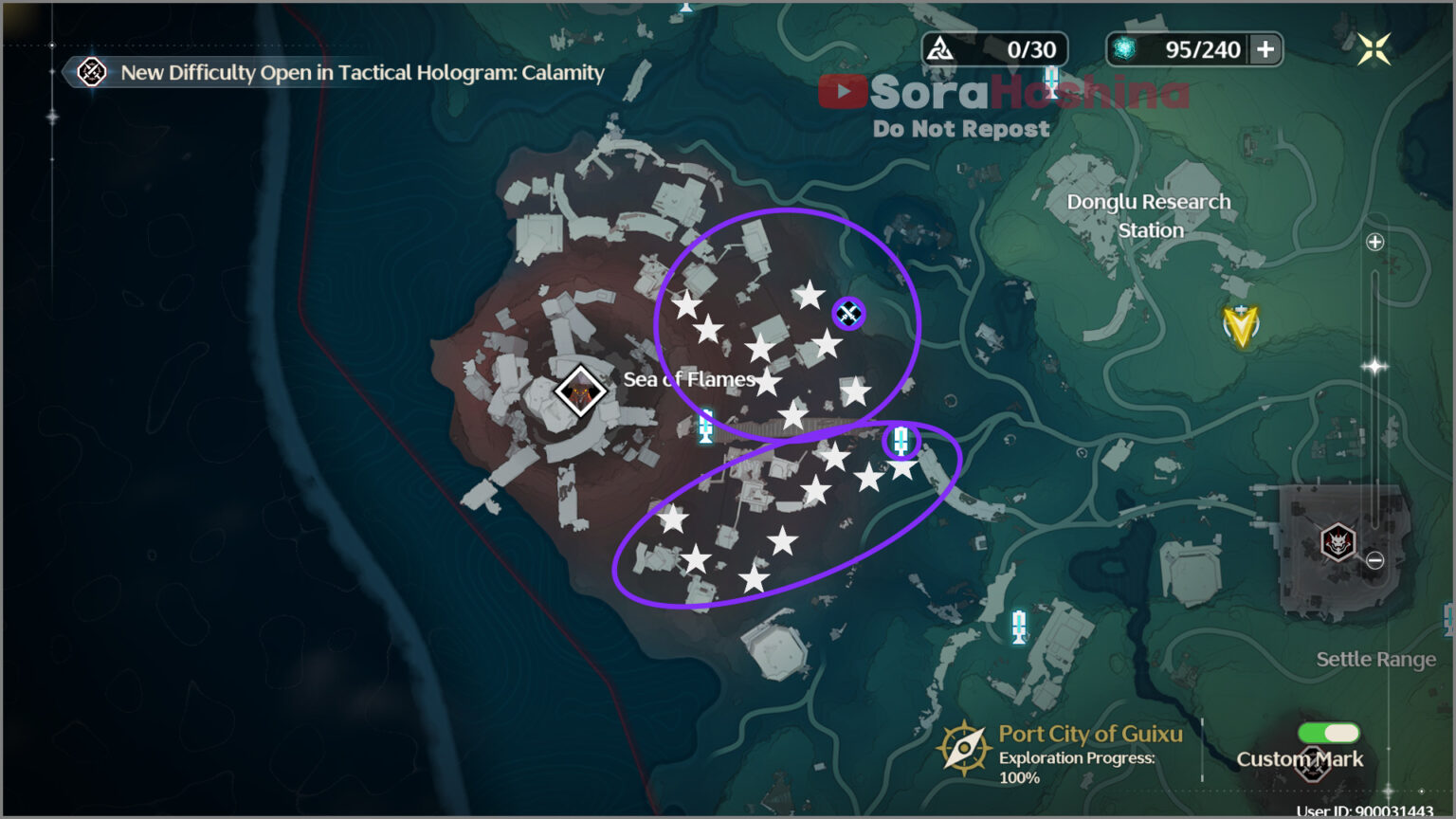Select the Sea of Flames fast travel waypoint
The image size is (1456, 819).
point(579,390)
